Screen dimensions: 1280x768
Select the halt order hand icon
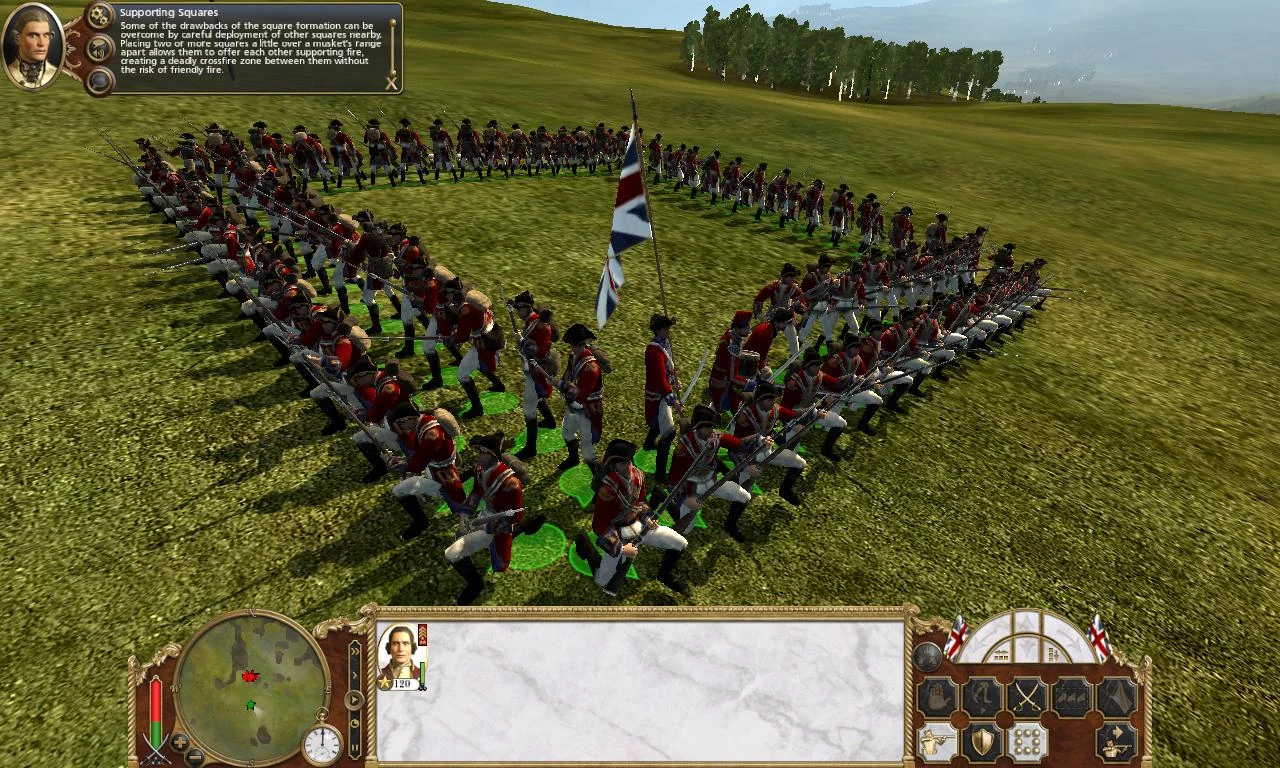(936, 695)
